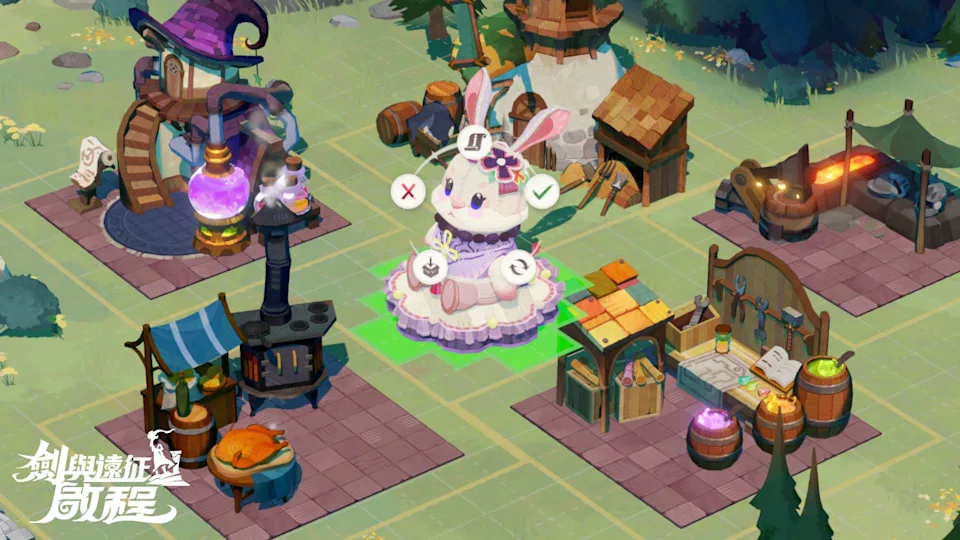The height and width of the screenshot is (540, 960).
Task: Open the scroll info icon above the rabbit
Action: coord(474,142)
